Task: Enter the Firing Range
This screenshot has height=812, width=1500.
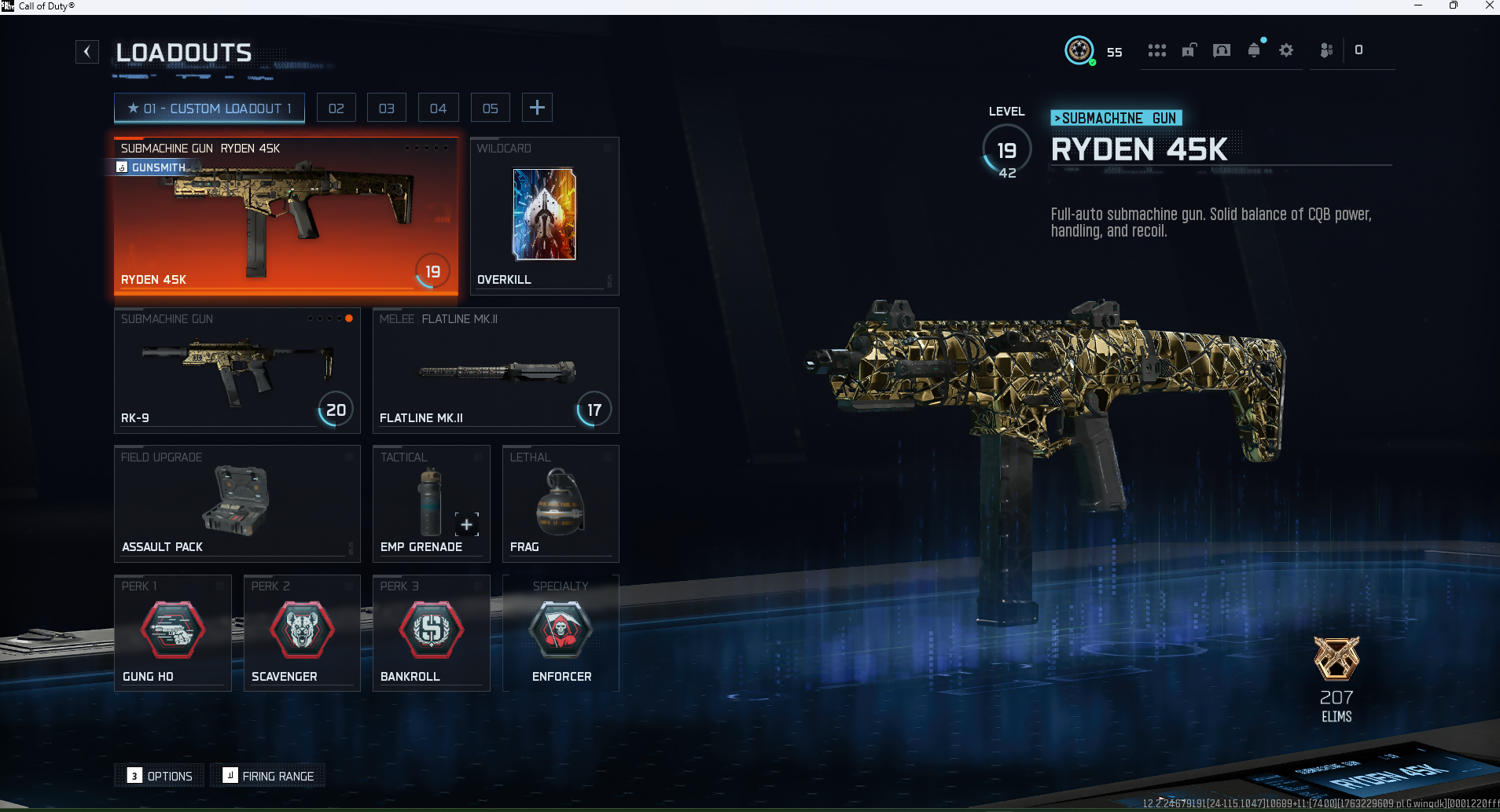Action: 268,776
